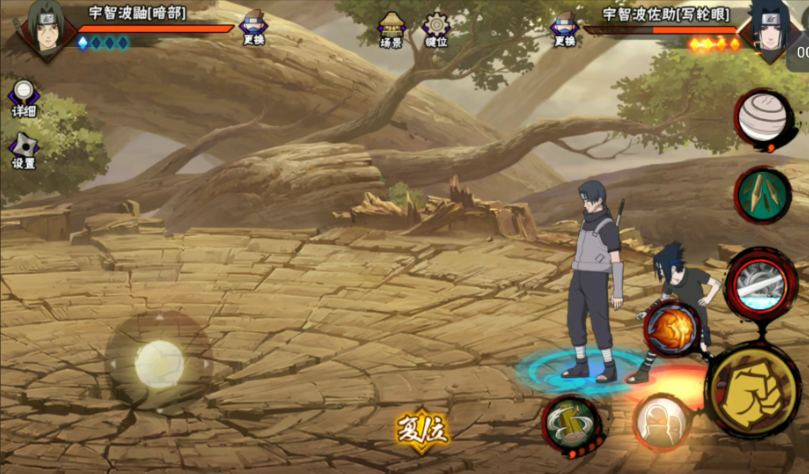Tap the golden fist basic attack button
The width and height of the screenshot is (809, 474).
pos(753,389)
